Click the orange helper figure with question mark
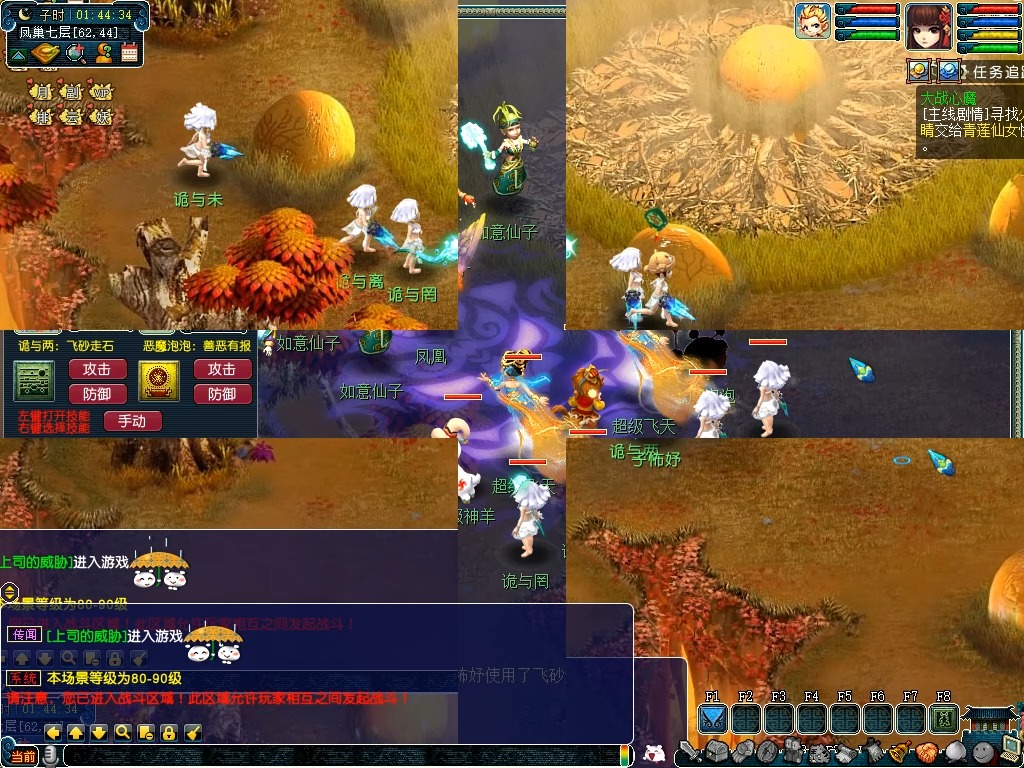 pyautogui.click(x=102, y=53)
